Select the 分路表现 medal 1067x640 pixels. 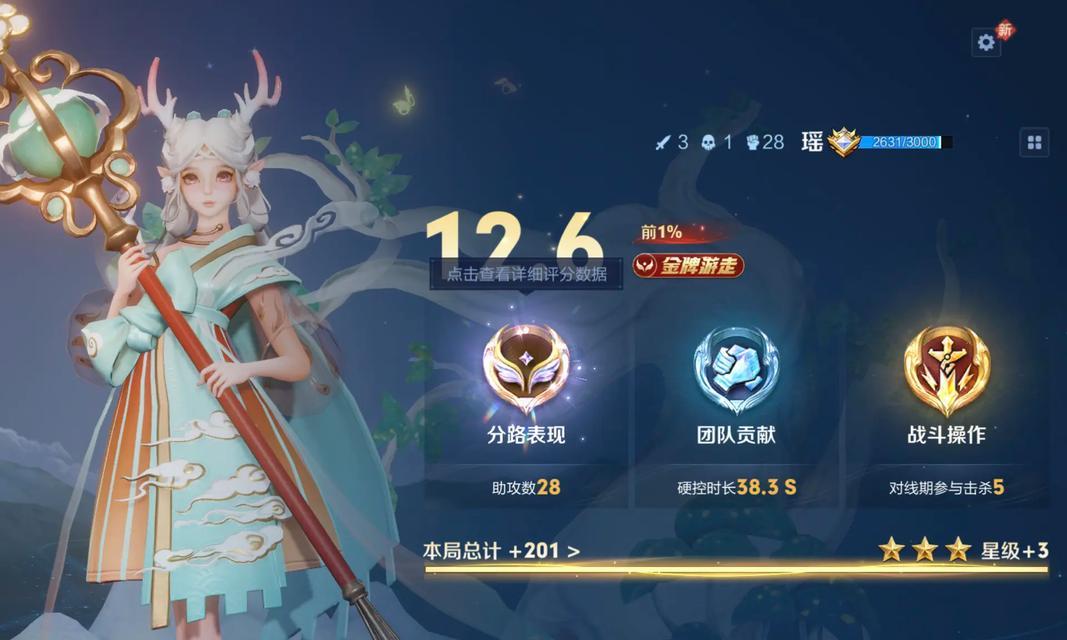[526, 369]
